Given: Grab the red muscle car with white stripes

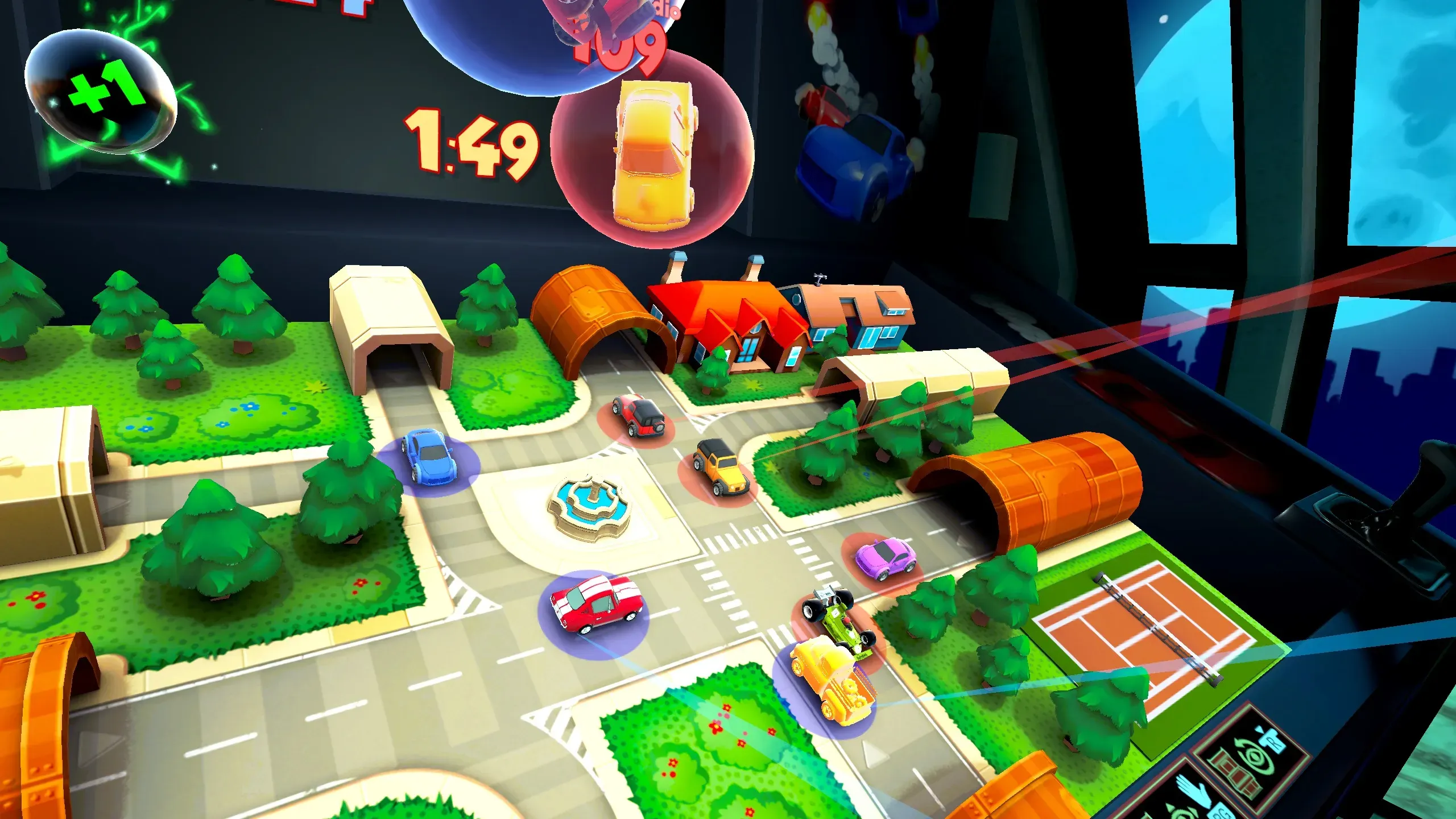Looking at the screenshot, I should pos(595,603).
